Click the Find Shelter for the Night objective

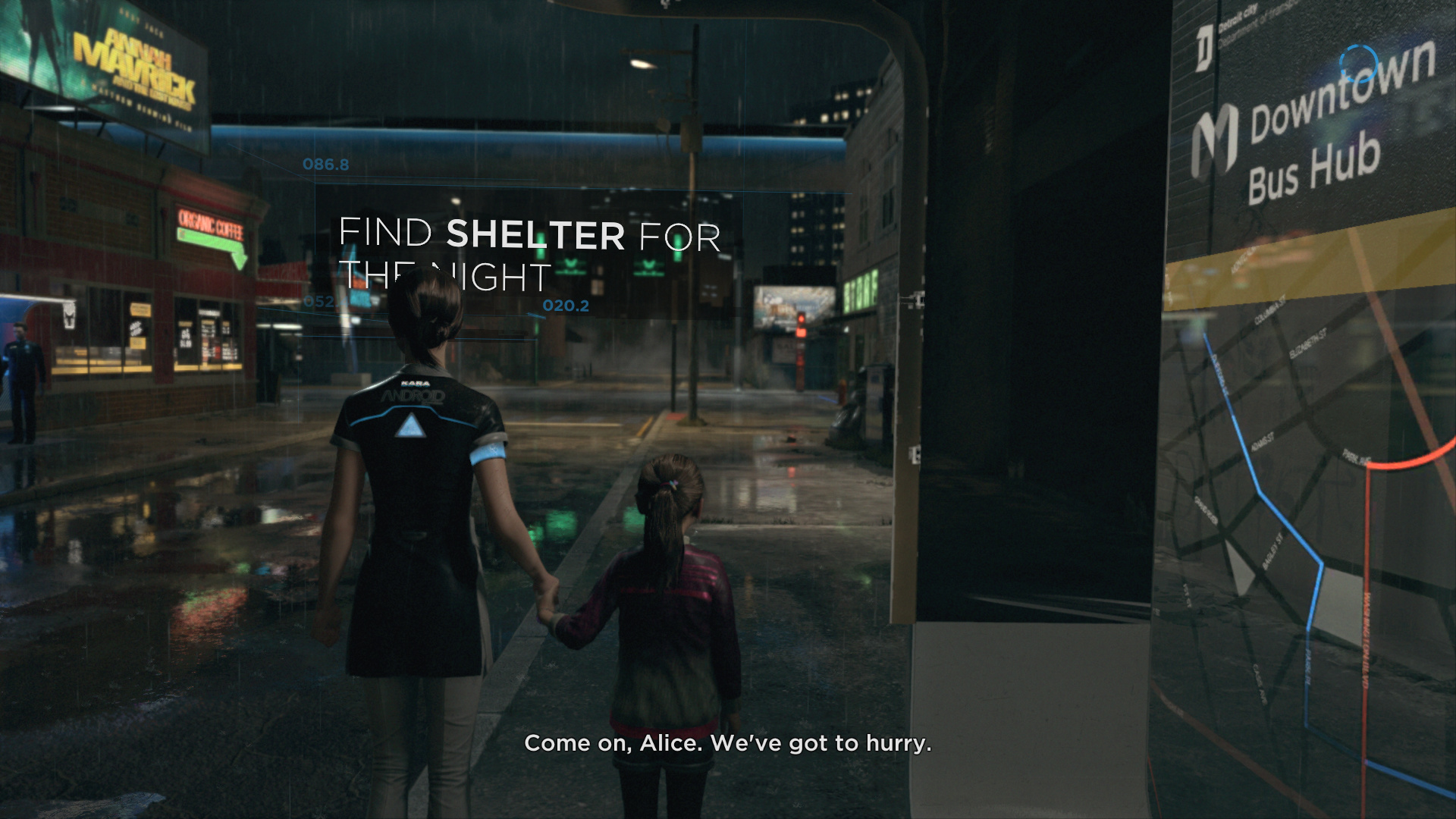click(529, 254)
